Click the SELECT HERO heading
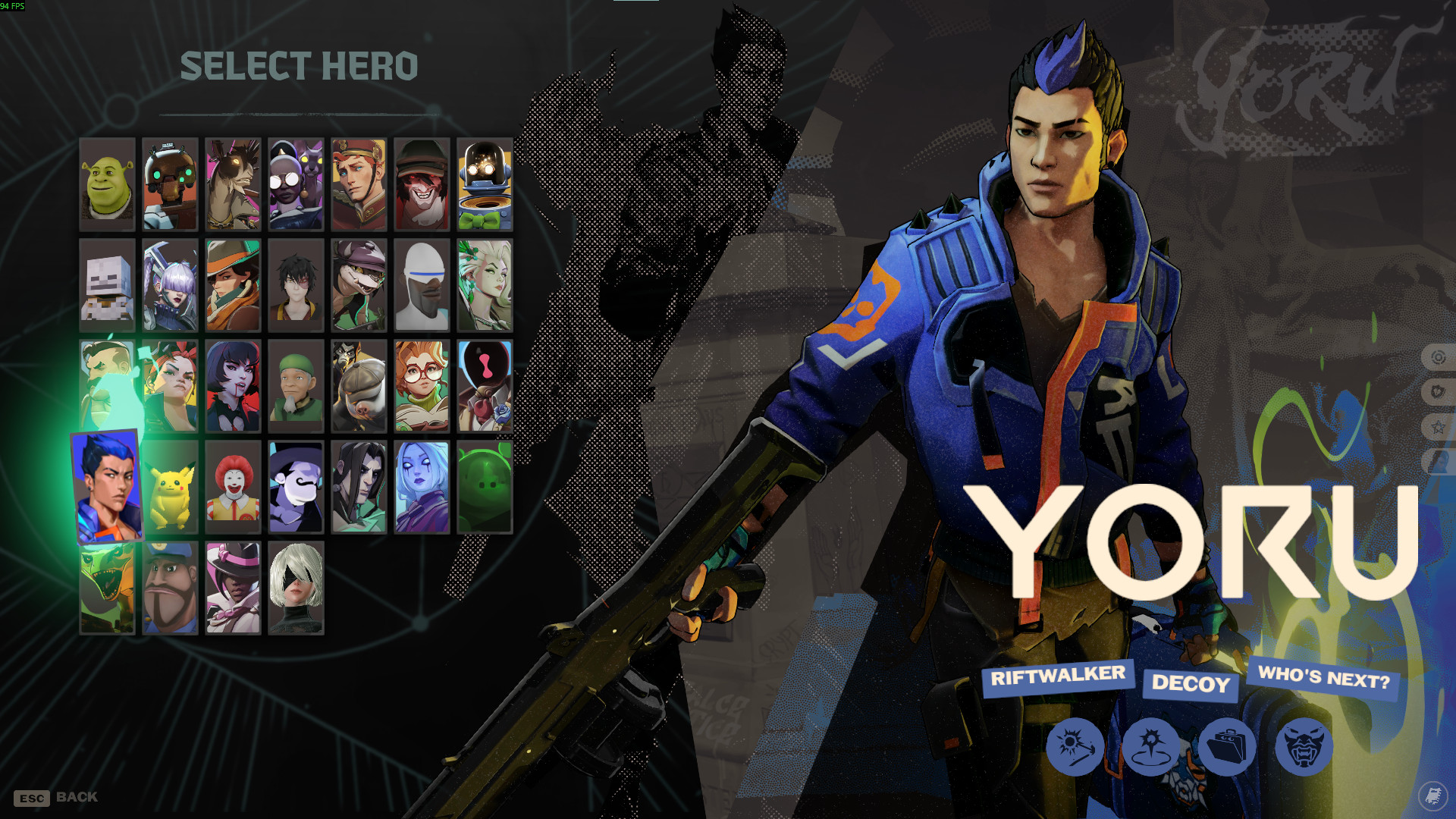This screenshot has height=819, width=1456. point(299,67)
